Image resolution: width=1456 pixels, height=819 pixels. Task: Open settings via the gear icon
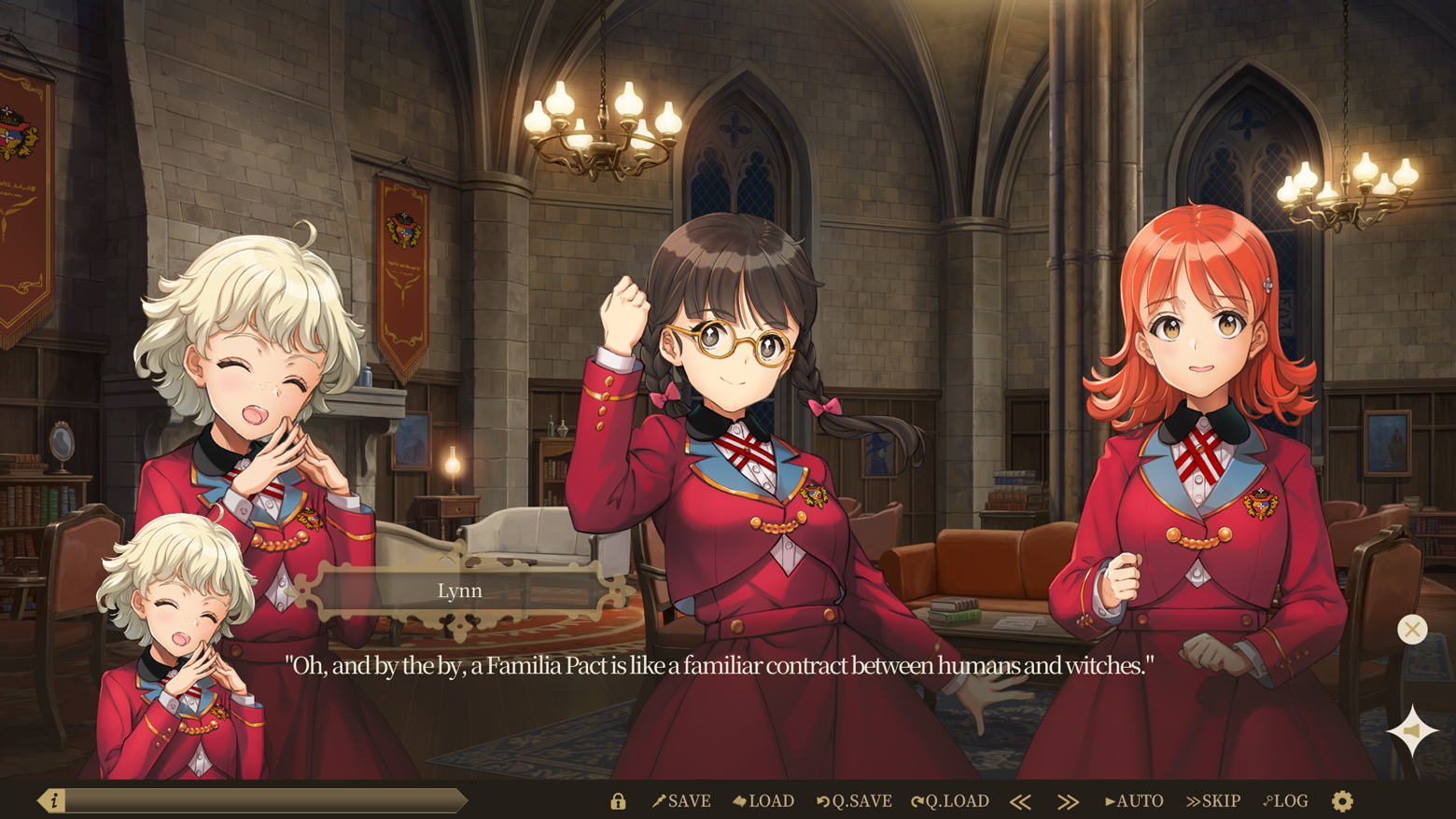click(x=1342, y=801)
